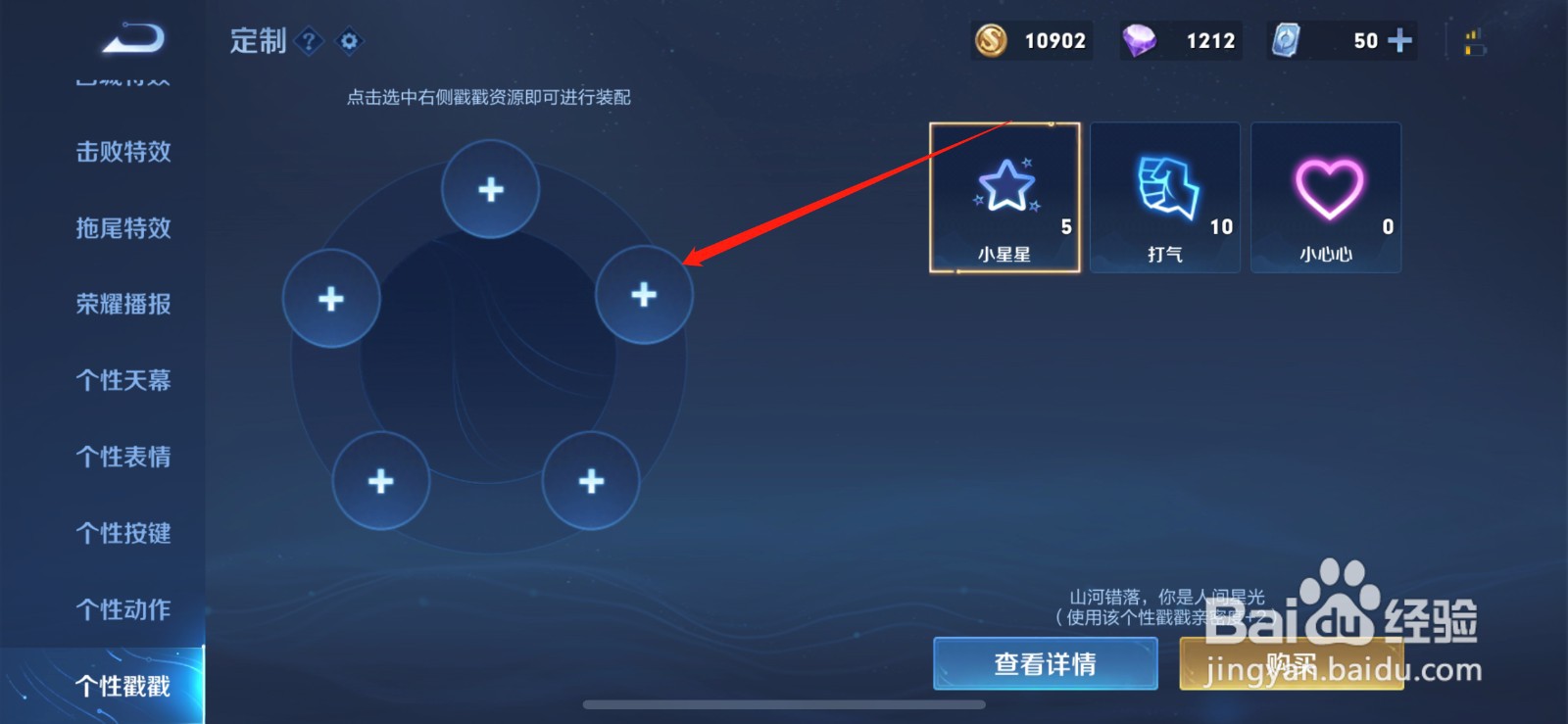Click the leftmost plus slot on the wheel

[331, 296]
